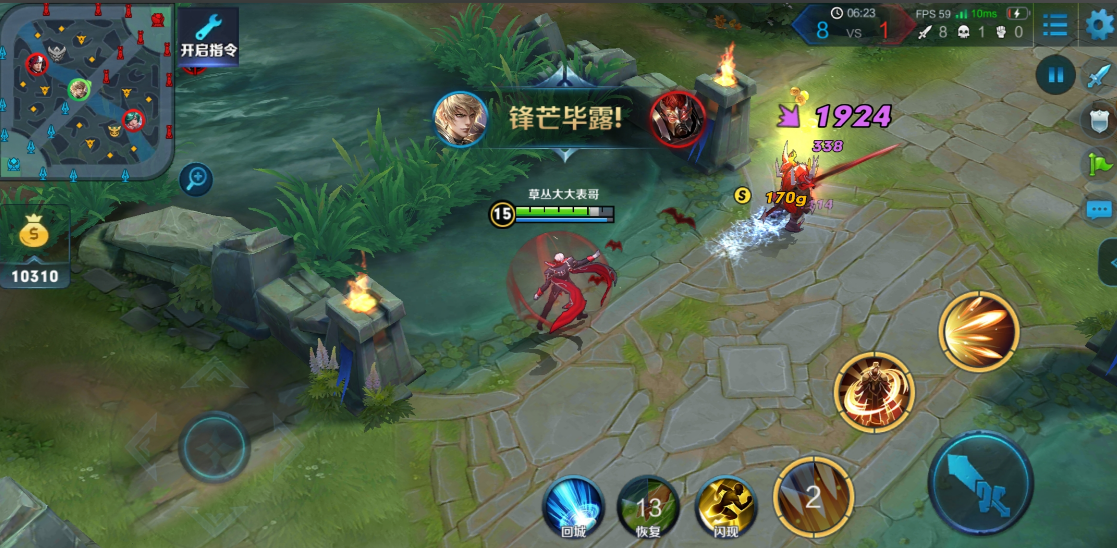Screen dimensions: 1117x548
Task: Send the shield retreat signal
Action: 1099,118
